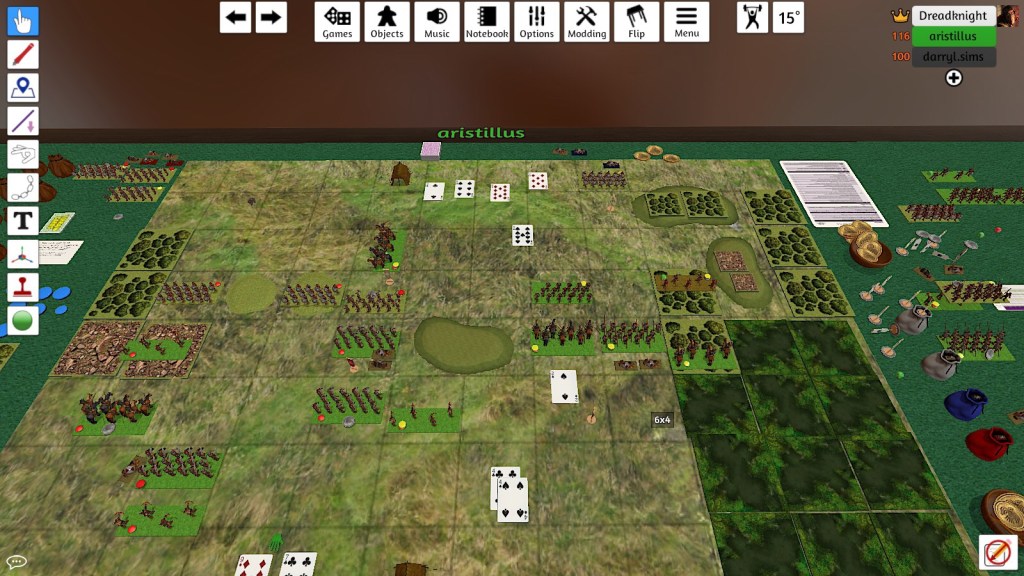Open the chat speech bubble
This screenshot has width=1024, height=576.
point(15,562)
